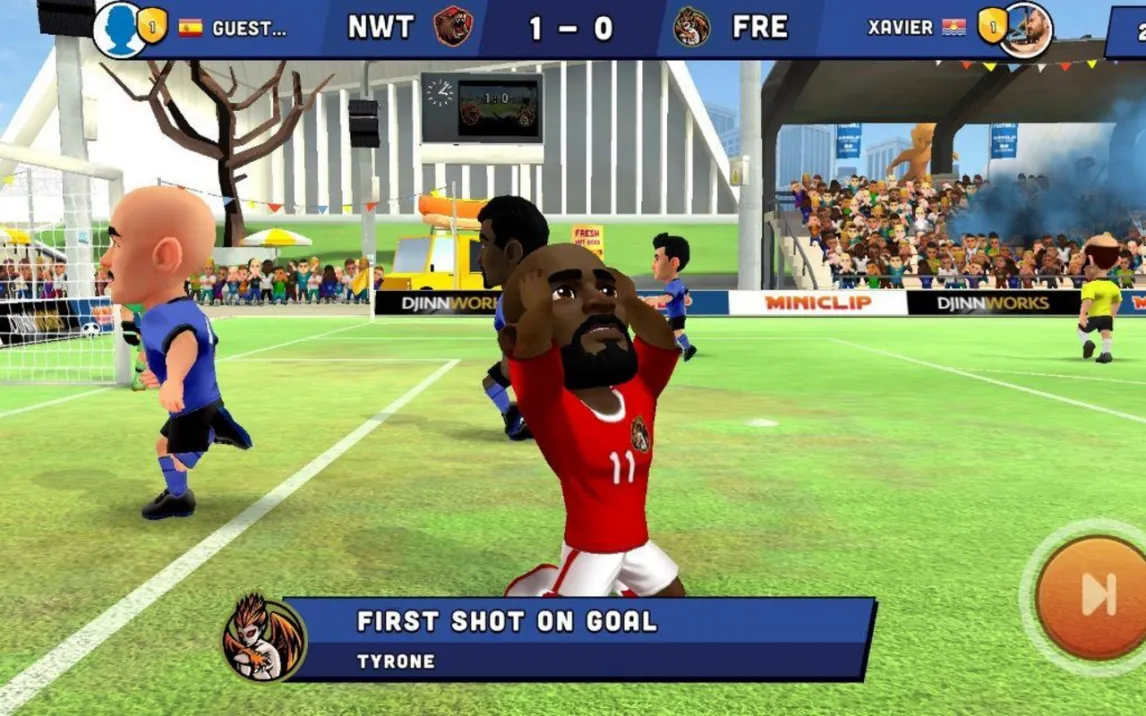
Task: Select the Guest player avatar
Action: pyautogui.click(x=118, y=29)
